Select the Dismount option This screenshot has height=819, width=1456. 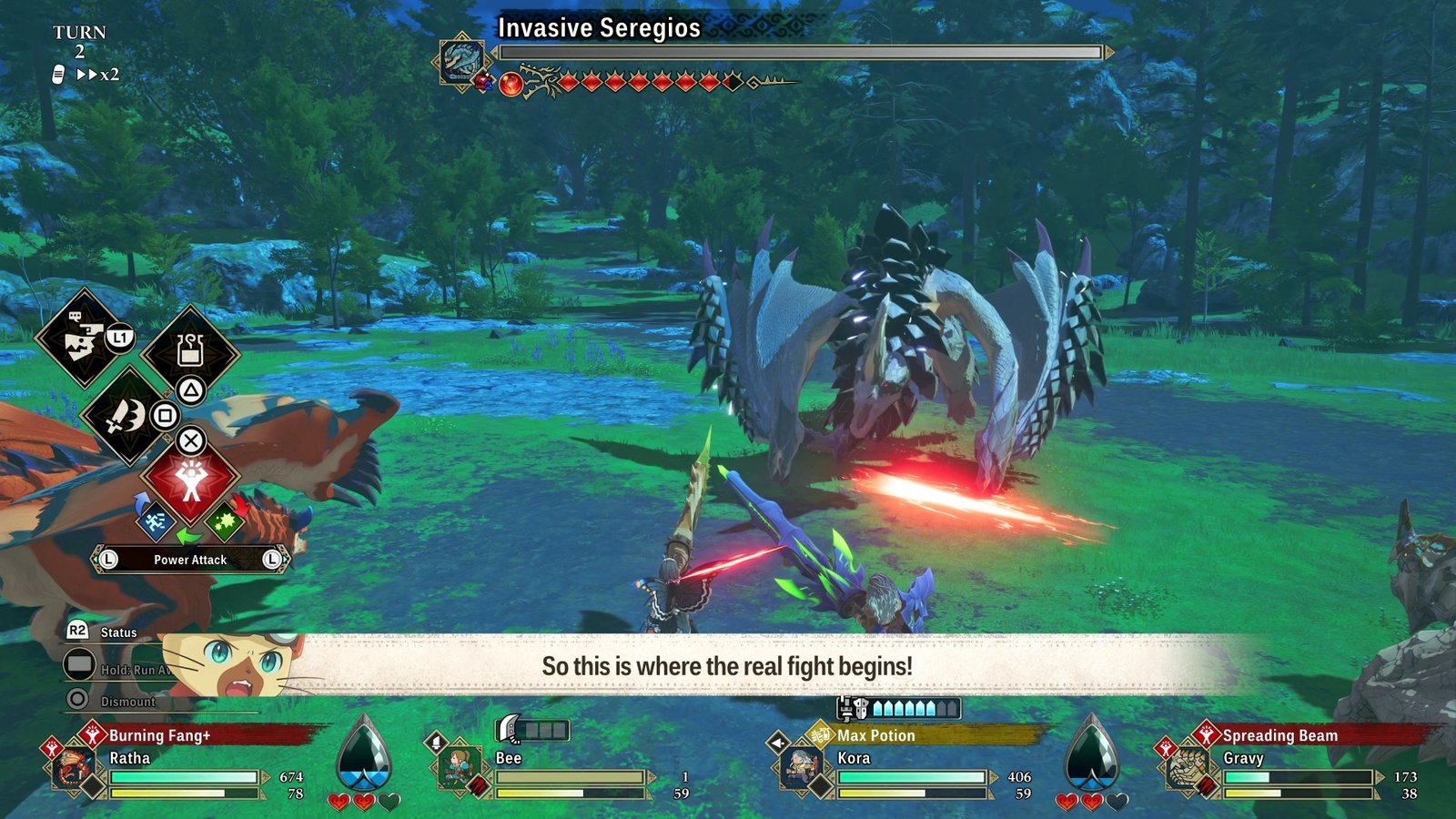(x=128, y=701)
